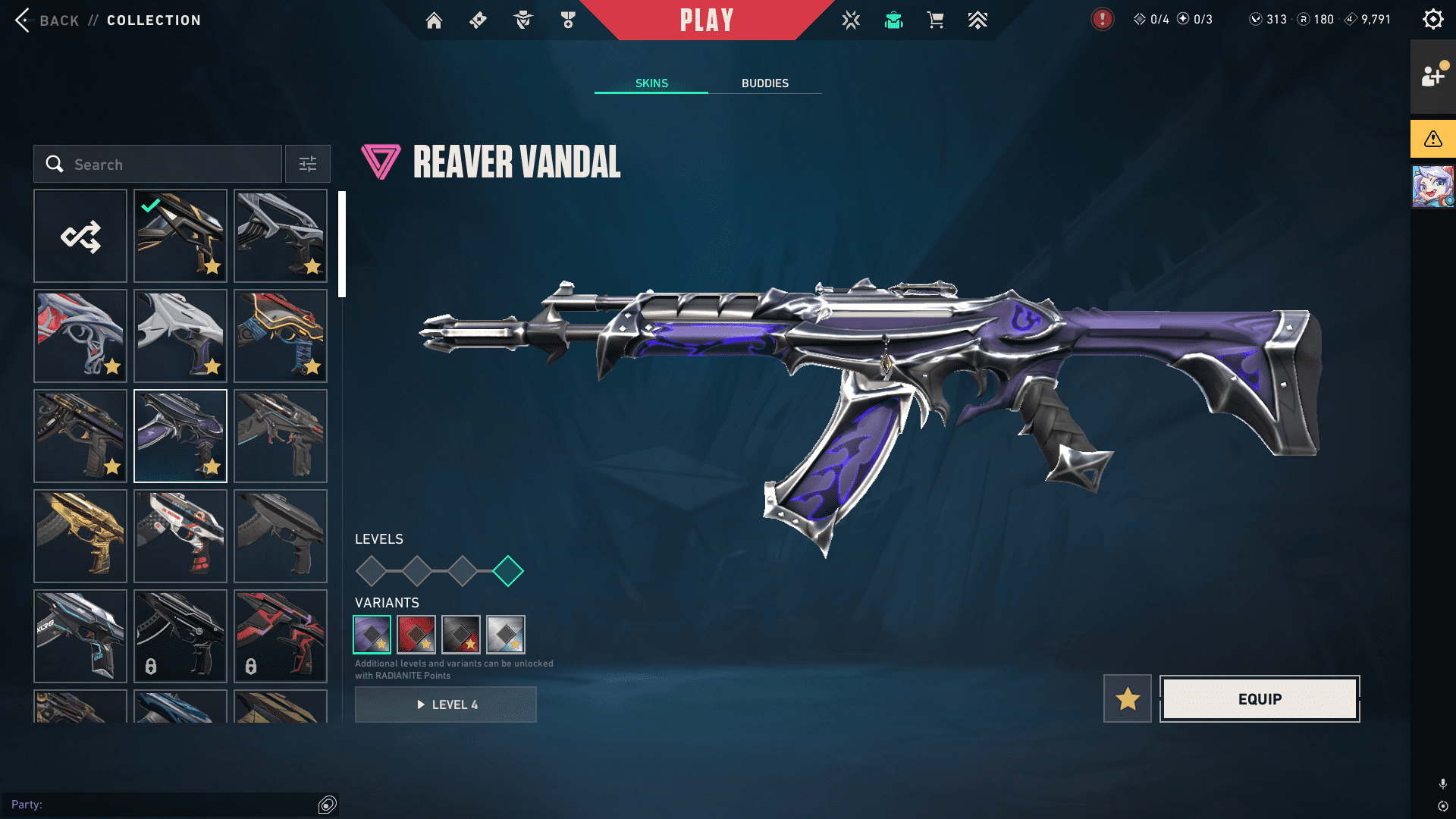Choose the black variant swatch
The height and width of the screenshot is (819, 1456).
[461, 634]
